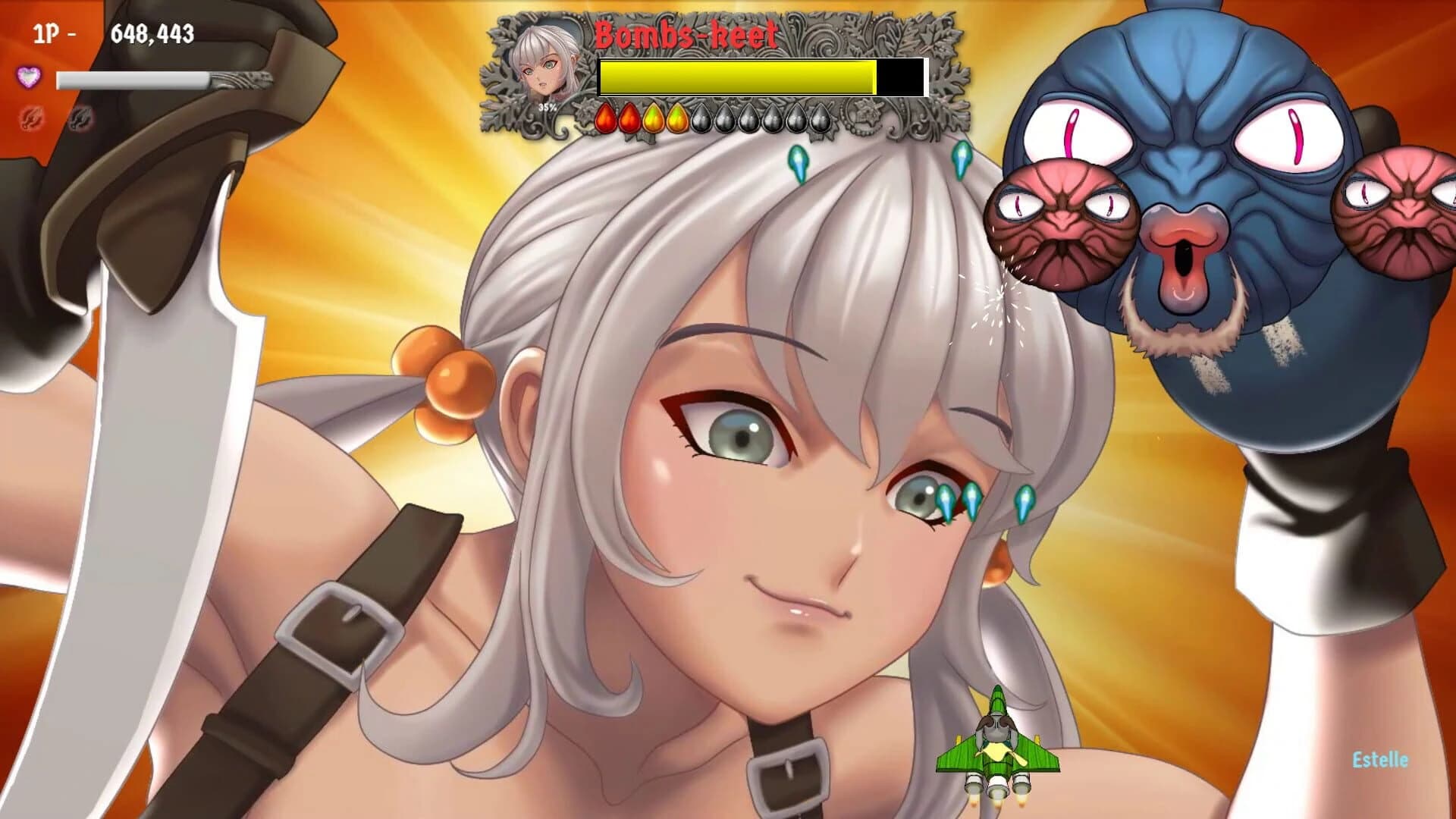Viewport: 1456px width, 819px height.
Task: Click the last grey droplet icon
Action: (x=821, y=118)
